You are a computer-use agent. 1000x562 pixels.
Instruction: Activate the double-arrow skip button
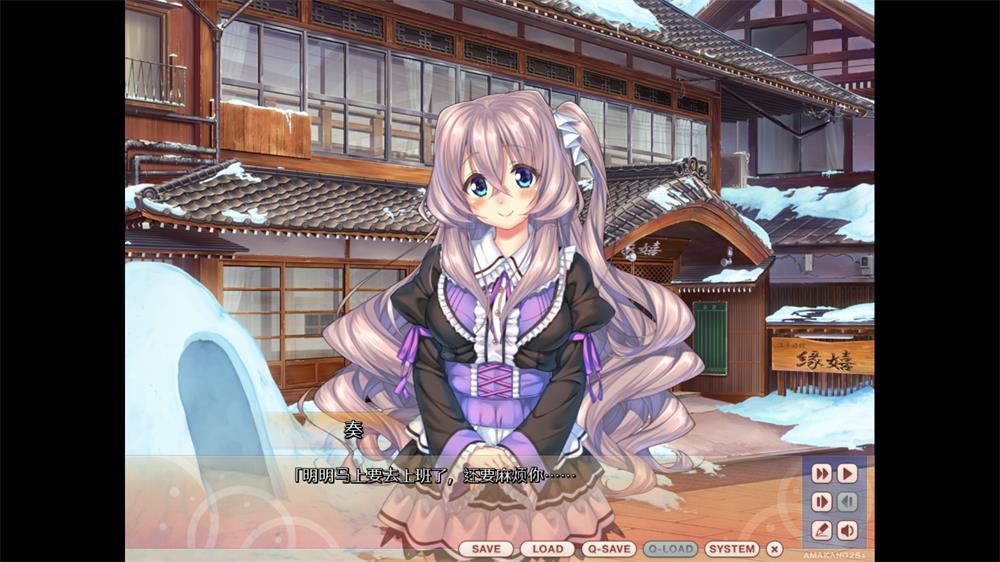coord(822,473)
